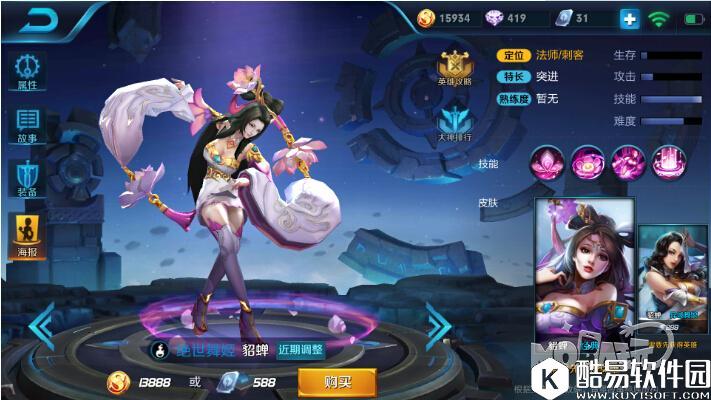
Task: Switch to the next hero with right arrow
Action: click(438, 326)
